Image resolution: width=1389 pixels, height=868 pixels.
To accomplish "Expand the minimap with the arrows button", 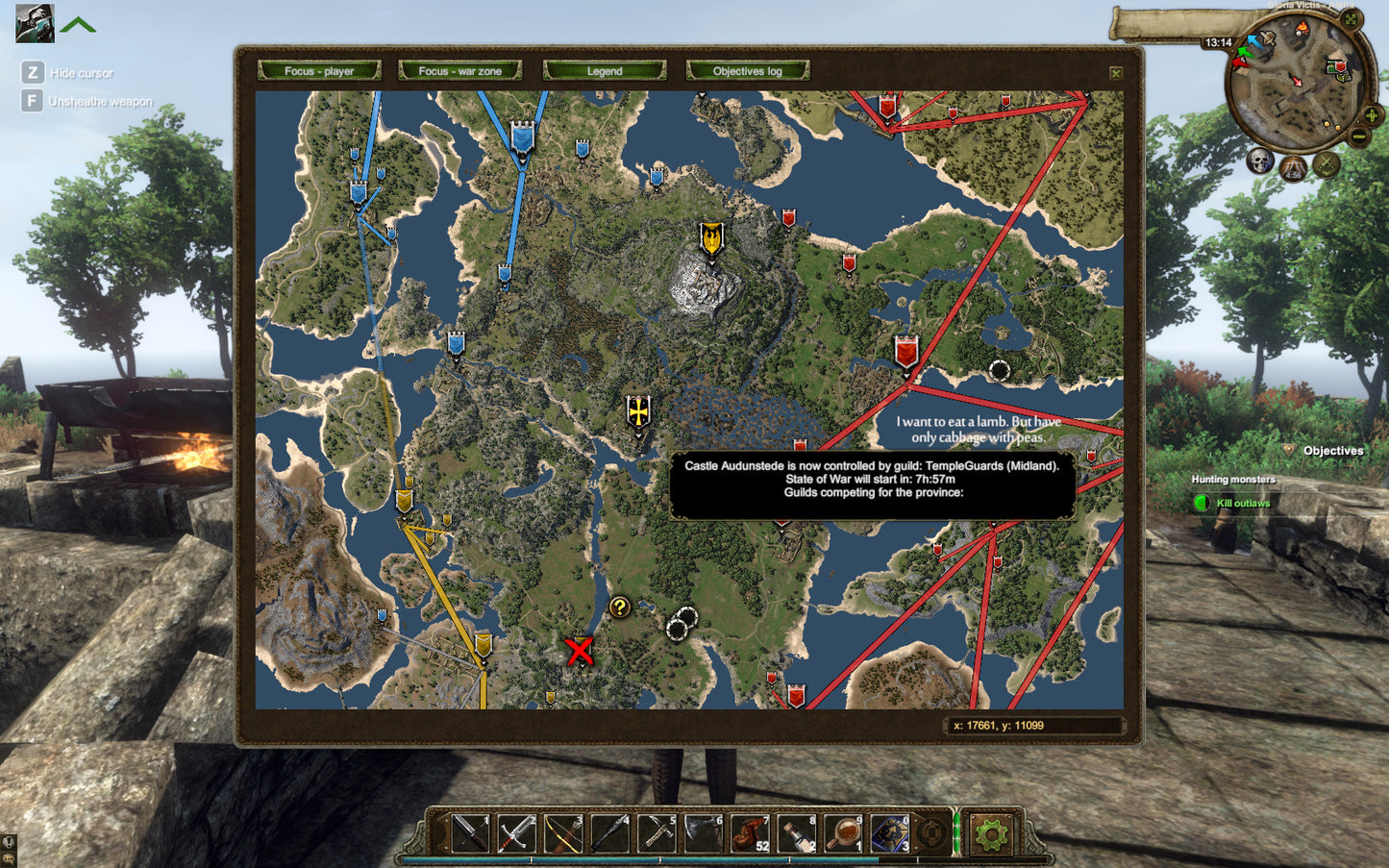I will (1351, 19).
